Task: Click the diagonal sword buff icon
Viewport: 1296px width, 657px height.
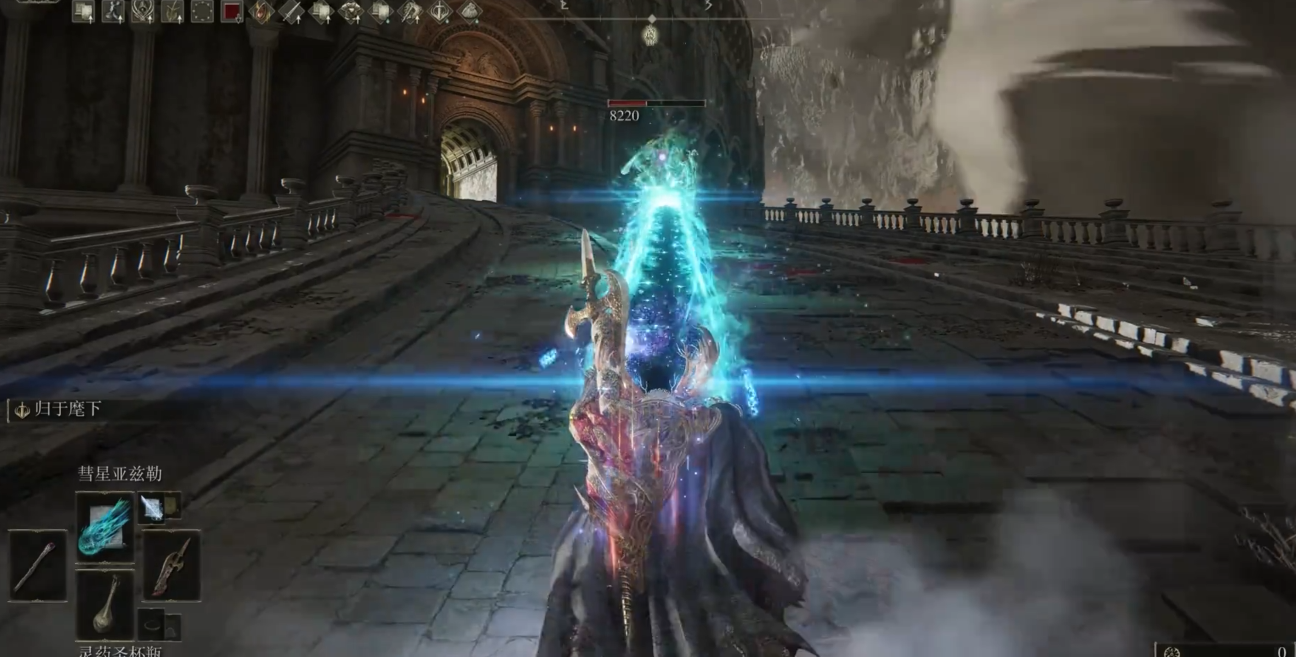Action: tap(291, 12)
